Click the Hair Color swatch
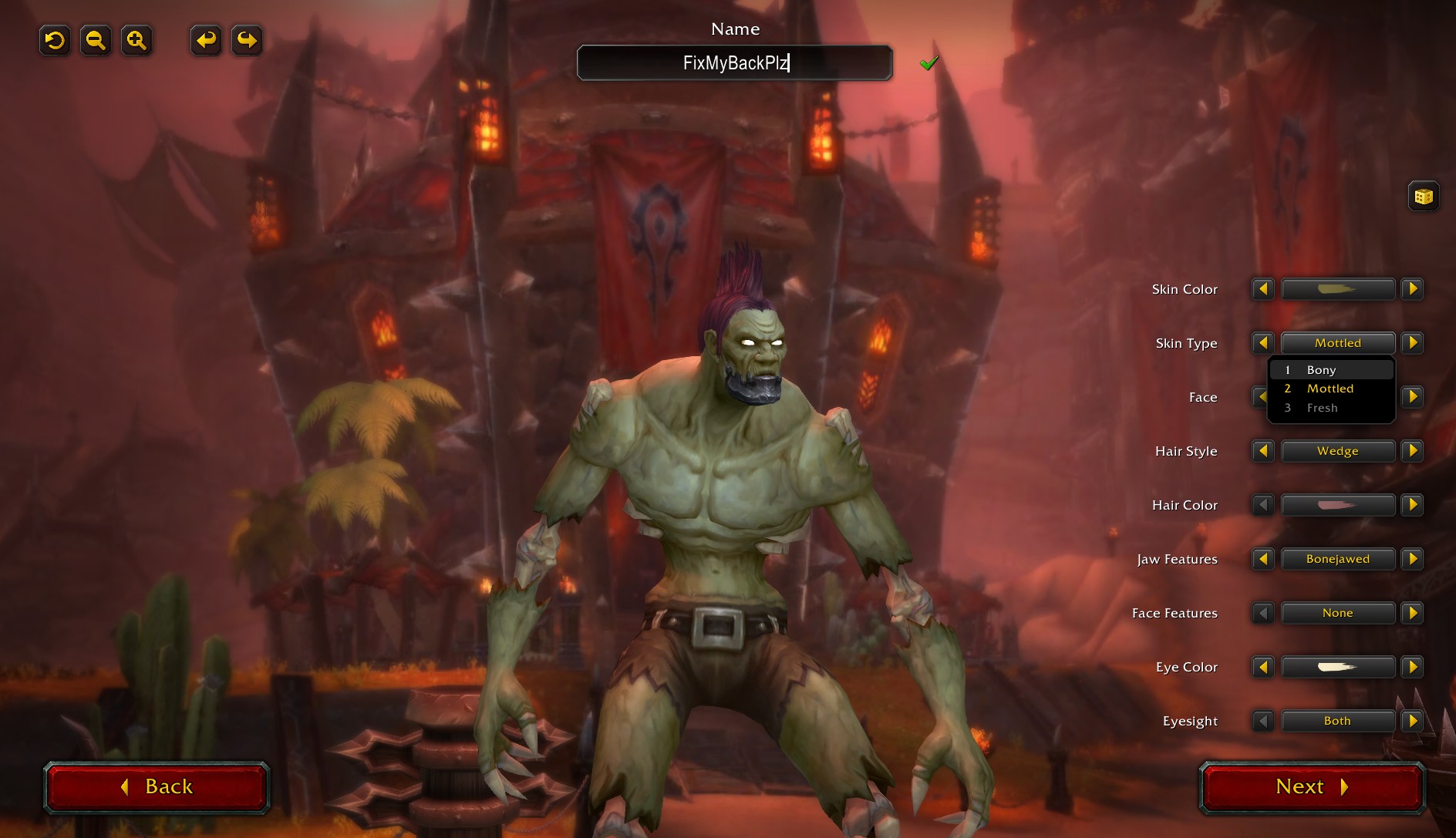Screen dimensions: 1456x838 1338,505
